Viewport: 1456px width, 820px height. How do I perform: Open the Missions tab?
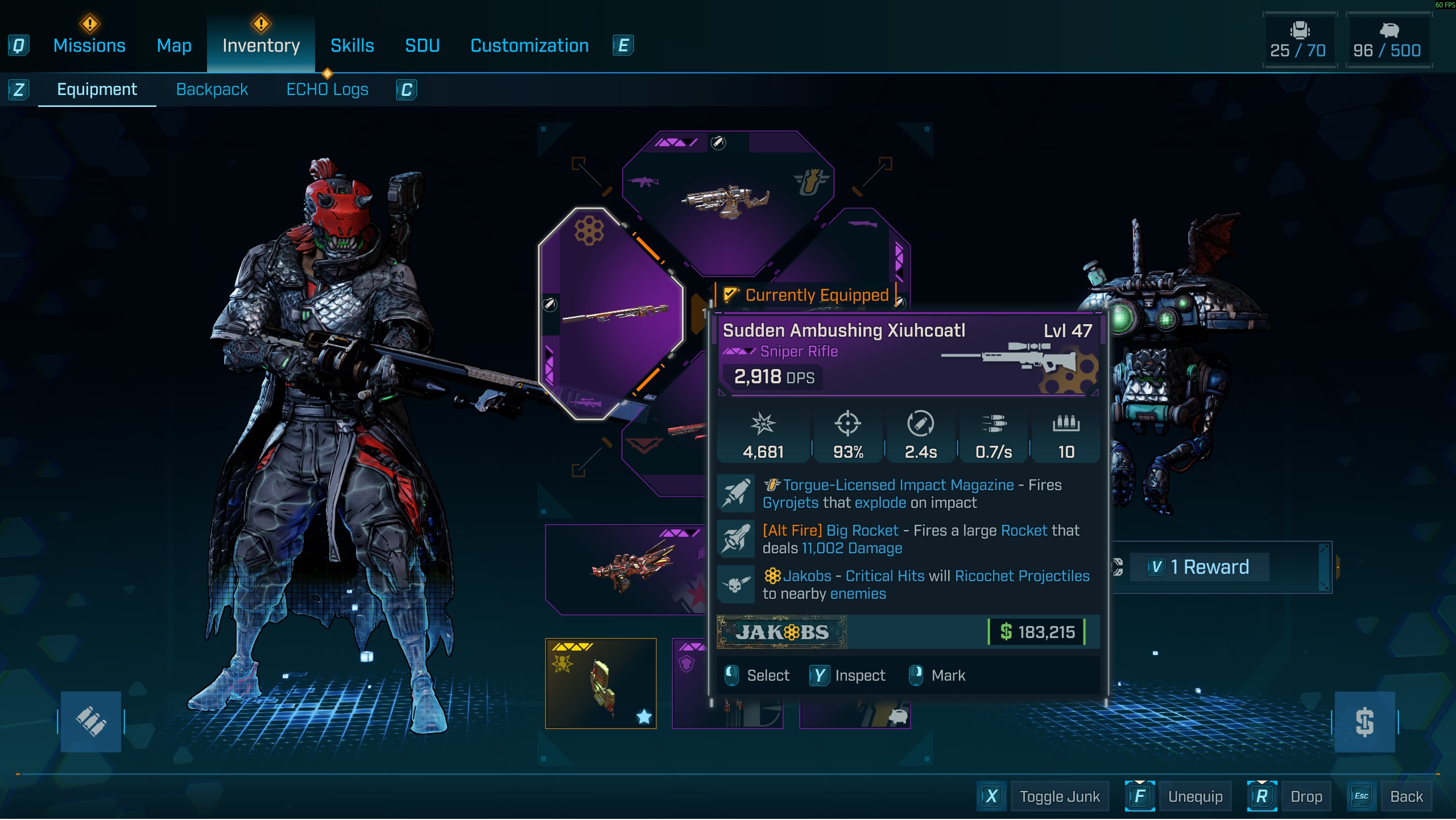(89, 45)
